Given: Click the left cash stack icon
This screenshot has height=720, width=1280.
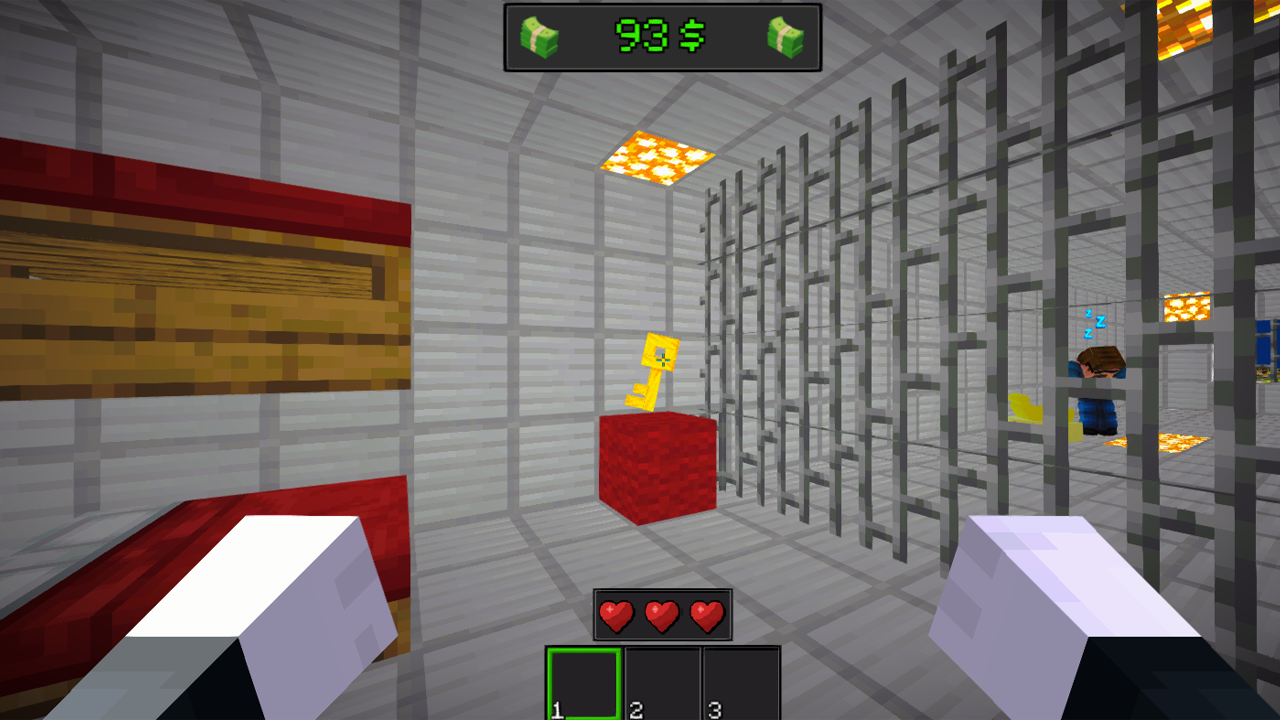Looking at the screenshot, I should 538,34.
